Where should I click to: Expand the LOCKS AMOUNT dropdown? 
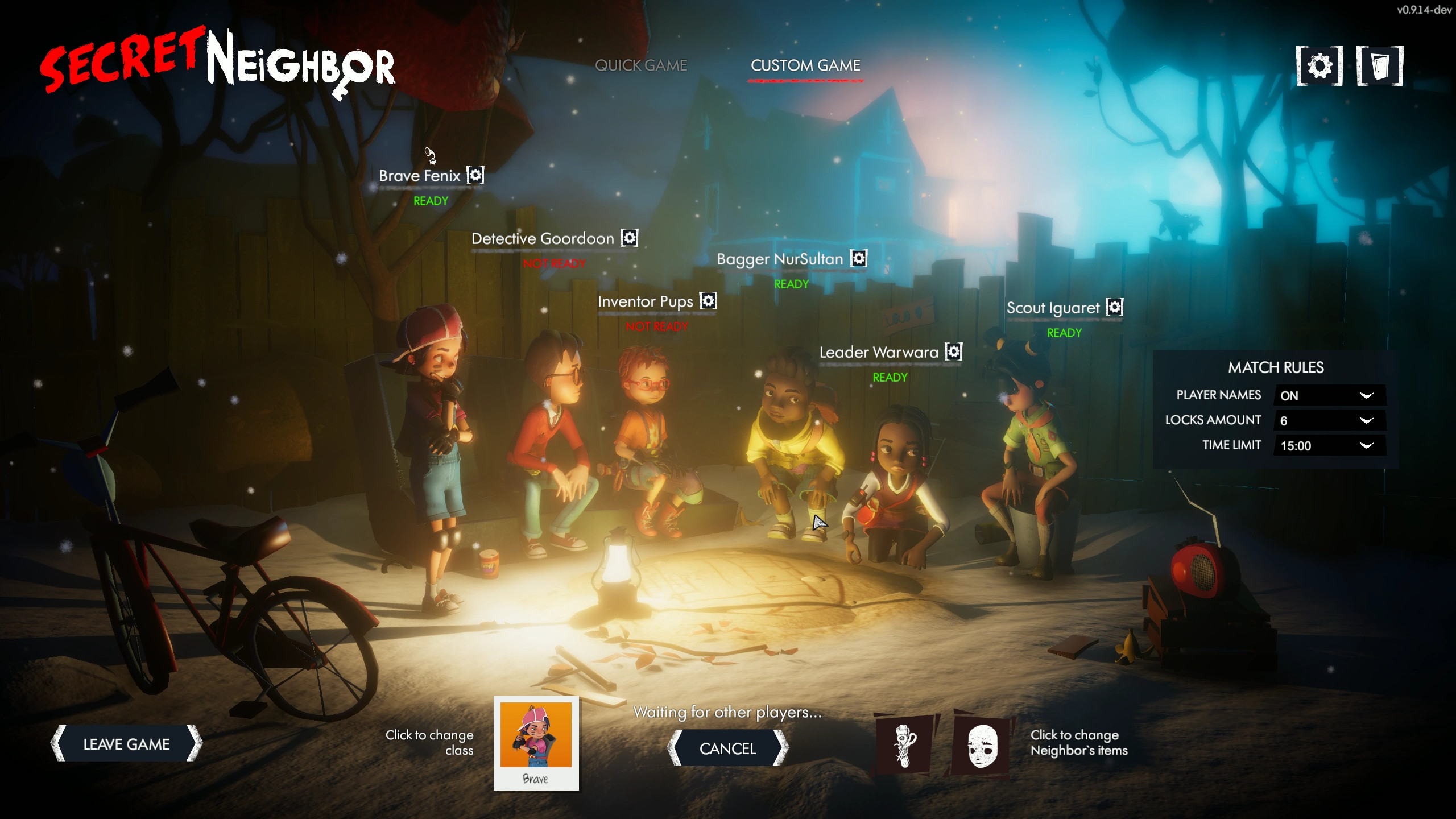coord(1330,420)
